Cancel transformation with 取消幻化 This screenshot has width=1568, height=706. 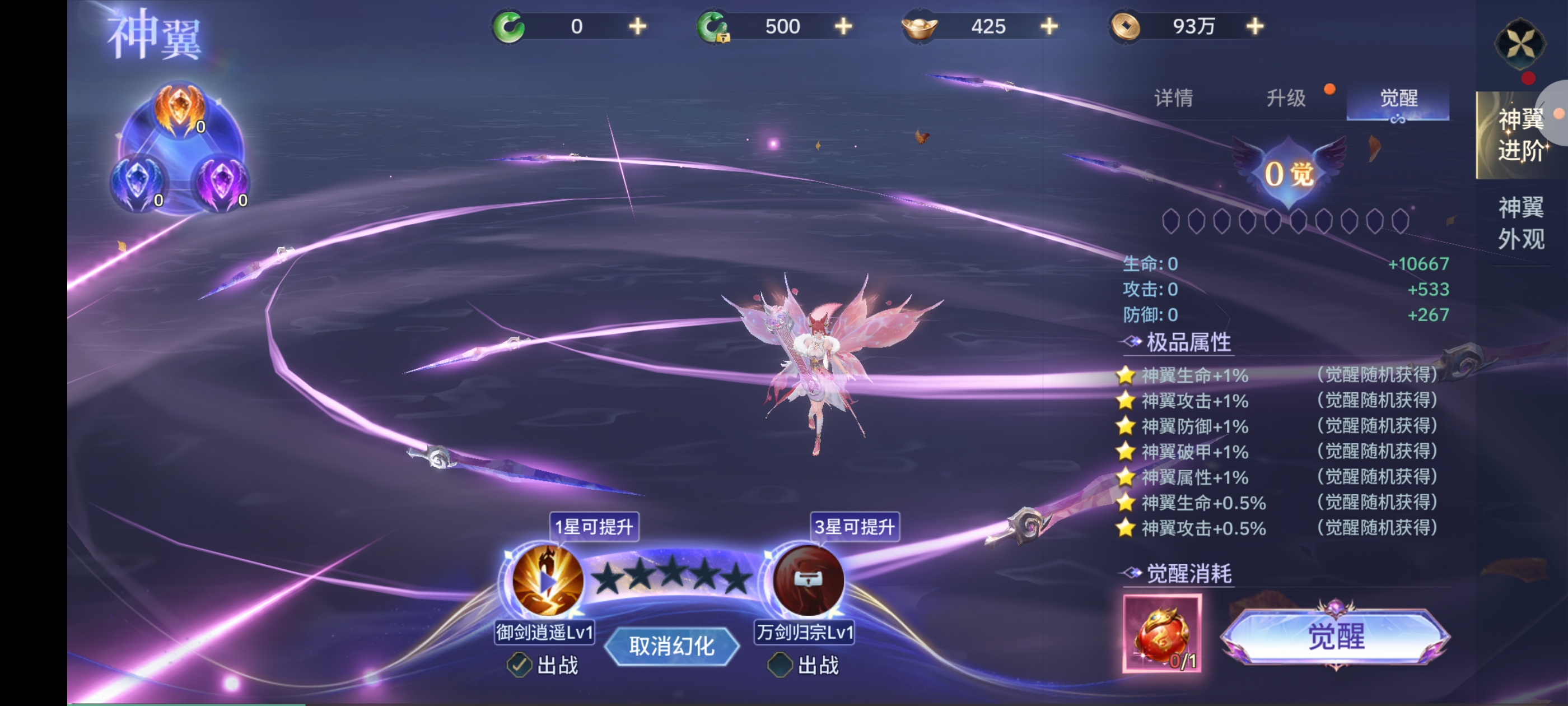click(x=671, y=645)
